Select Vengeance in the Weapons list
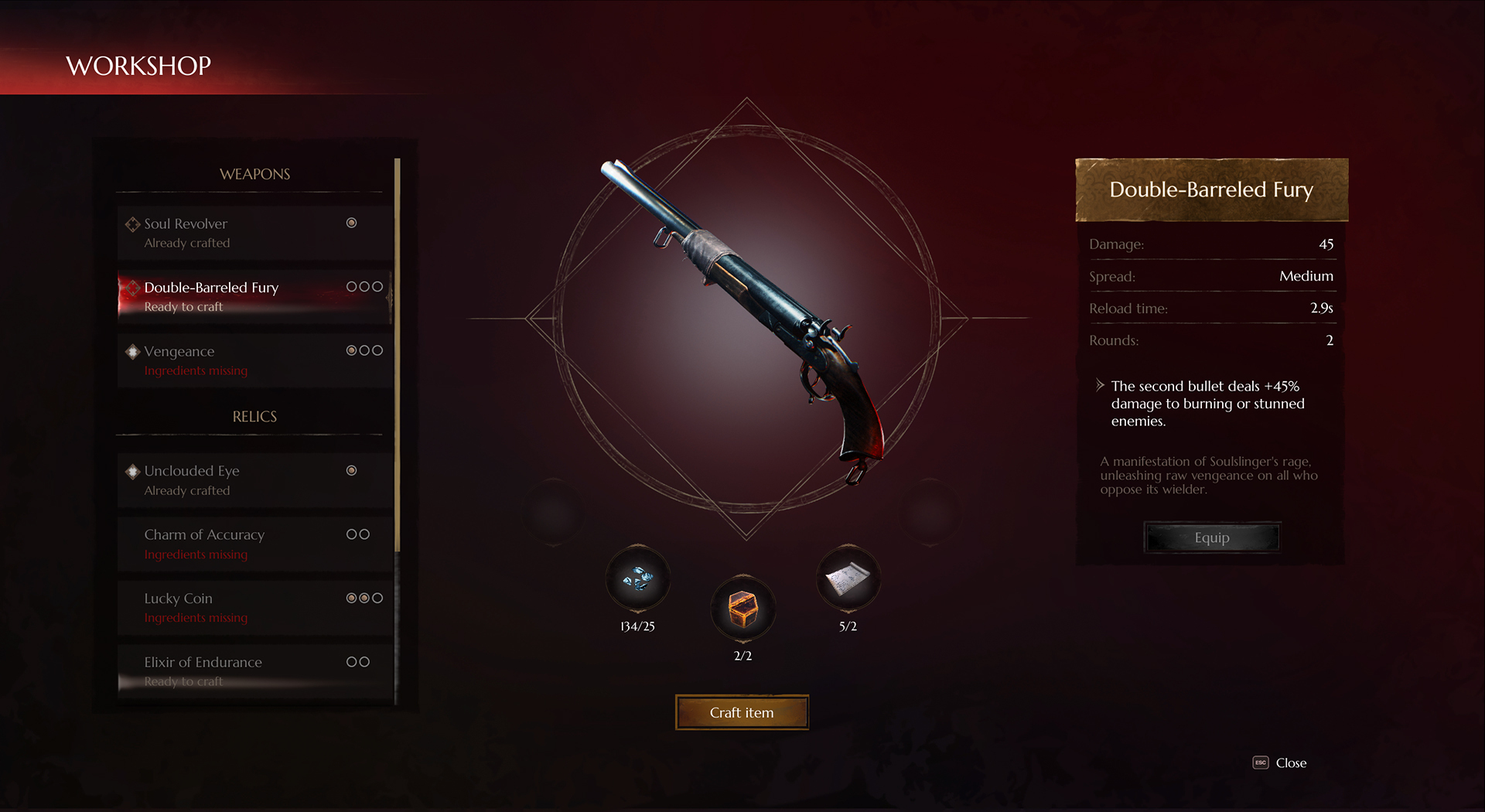Screen dimensions: 1485x812 tap(232, 360)
